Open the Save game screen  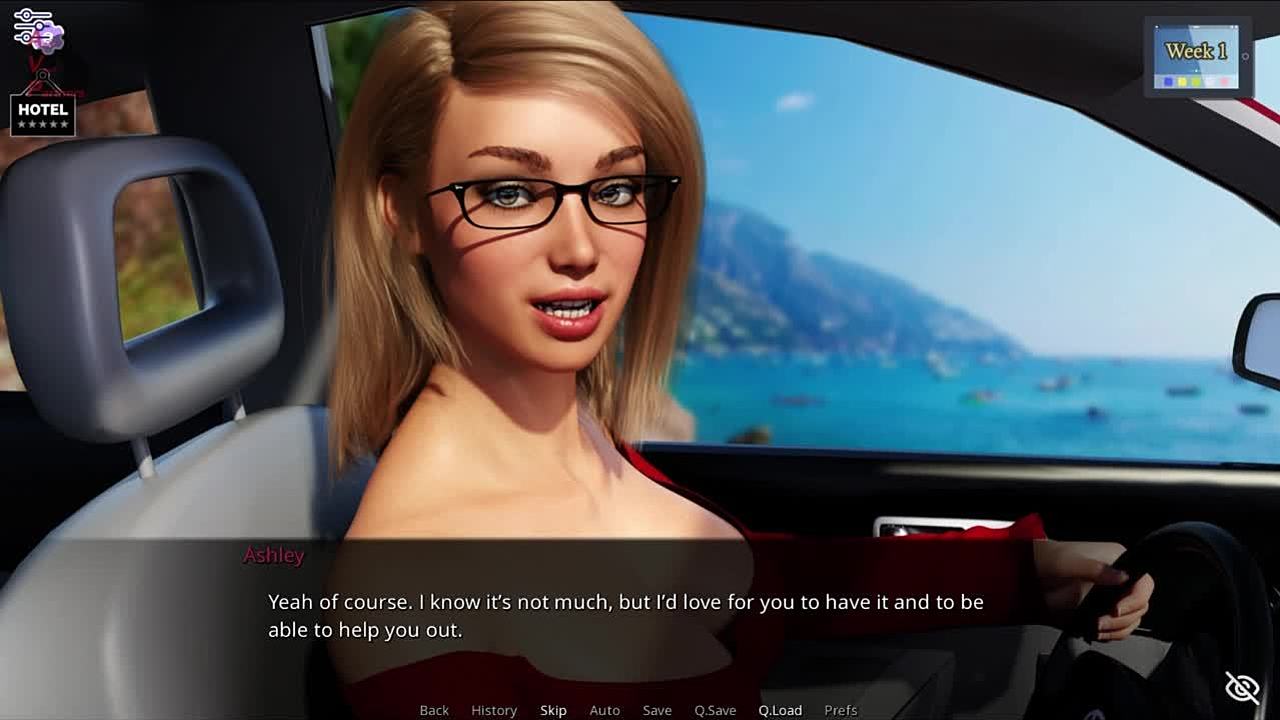(657, 710)
